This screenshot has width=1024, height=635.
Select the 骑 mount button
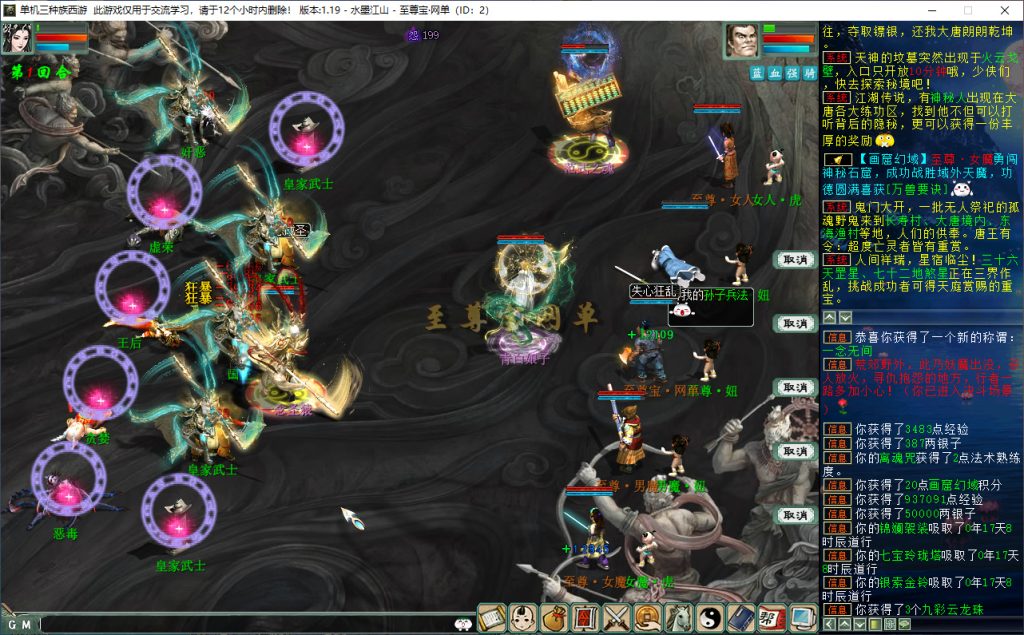tap(809, 73)
